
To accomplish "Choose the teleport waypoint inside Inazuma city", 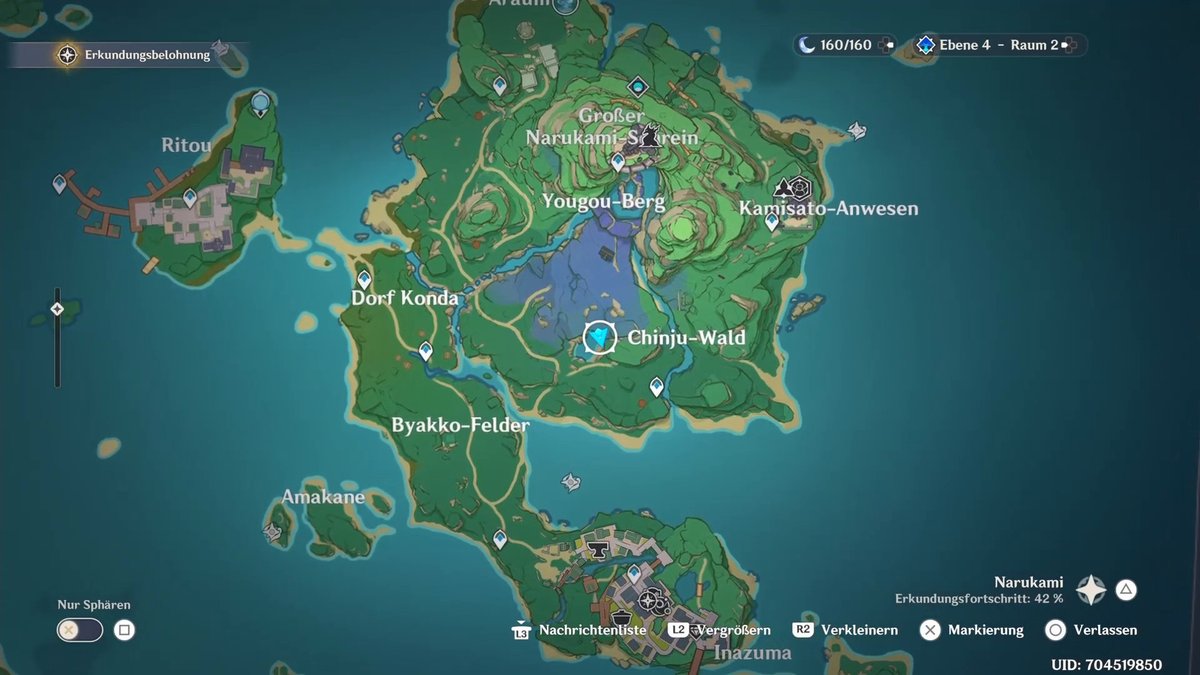I will pos(633,574).
